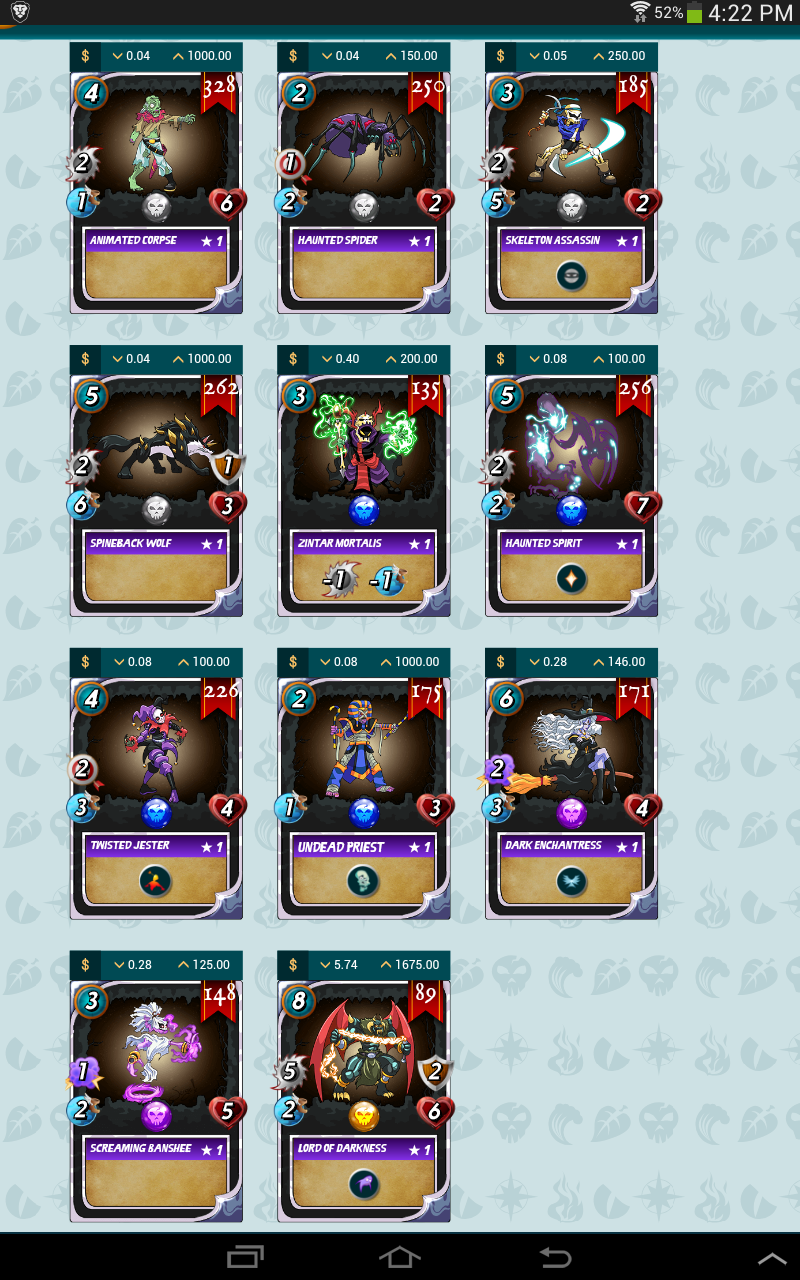Screen dimensions: 800x1280
Task: Open the Android recent apps view
Action: point(245,1257)
